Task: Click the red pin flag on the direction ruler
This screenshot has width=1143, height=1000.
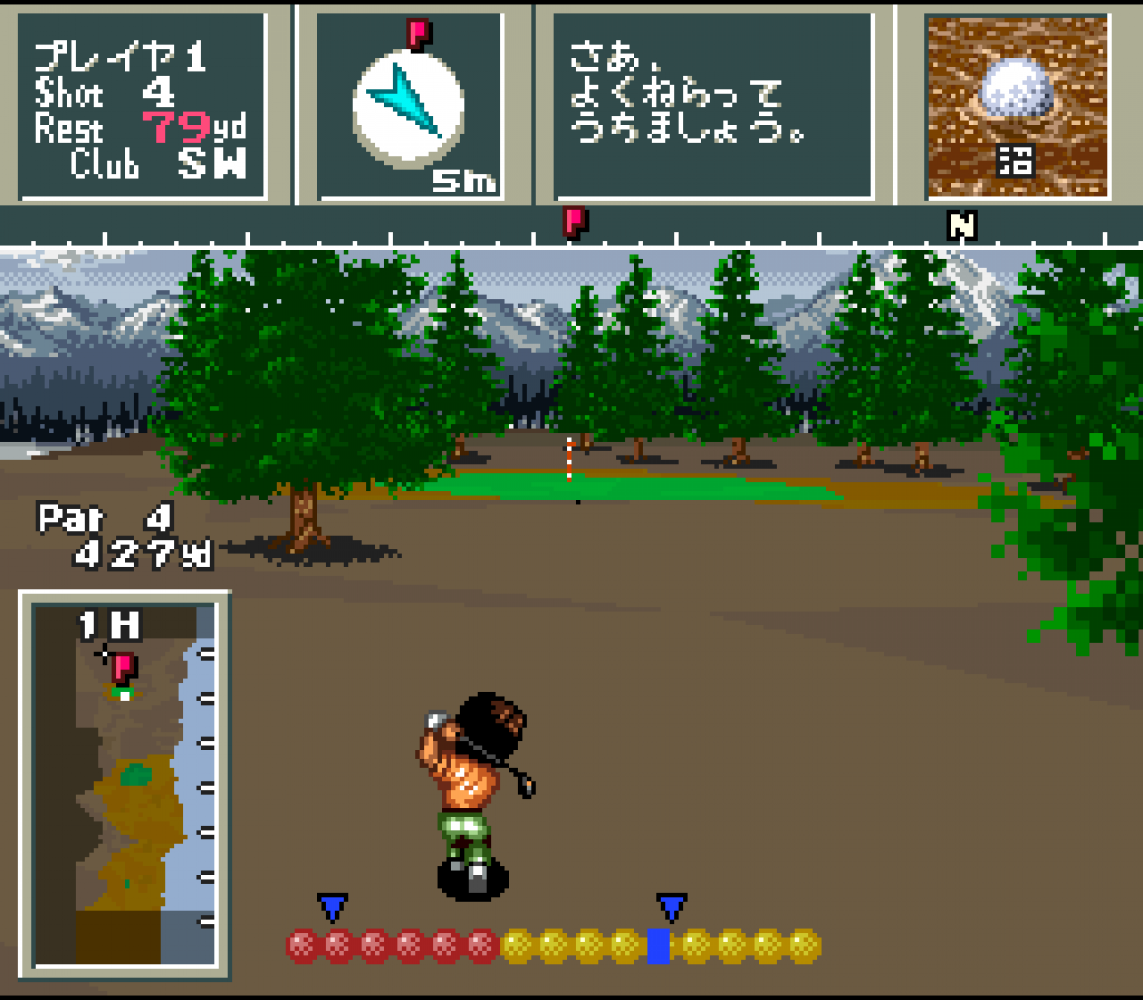Action: point(574,221)
